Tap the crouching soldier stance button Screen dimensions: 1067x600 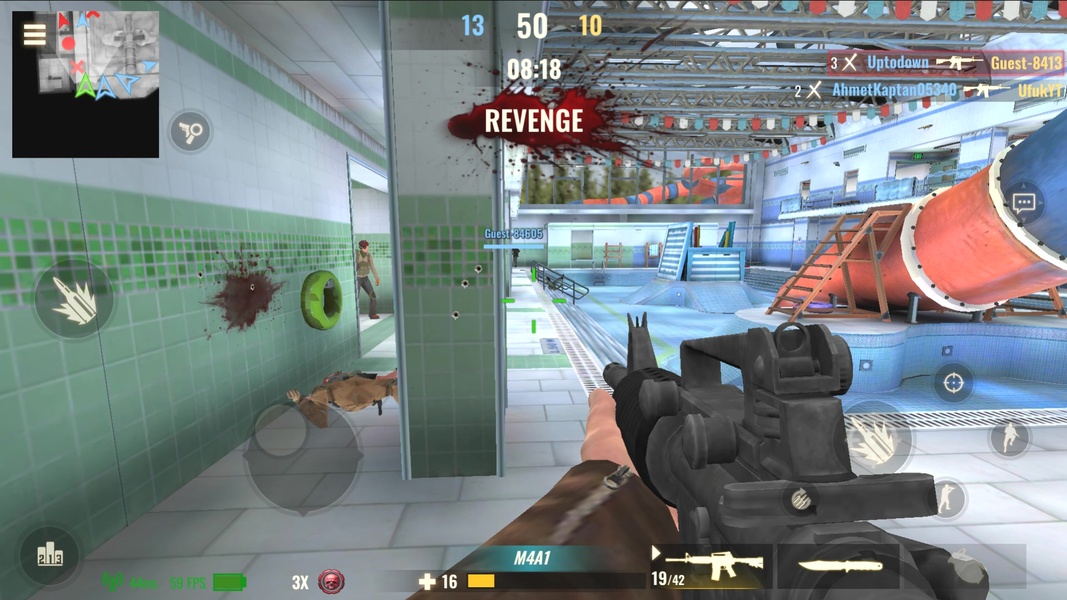[x=946, y=497]
